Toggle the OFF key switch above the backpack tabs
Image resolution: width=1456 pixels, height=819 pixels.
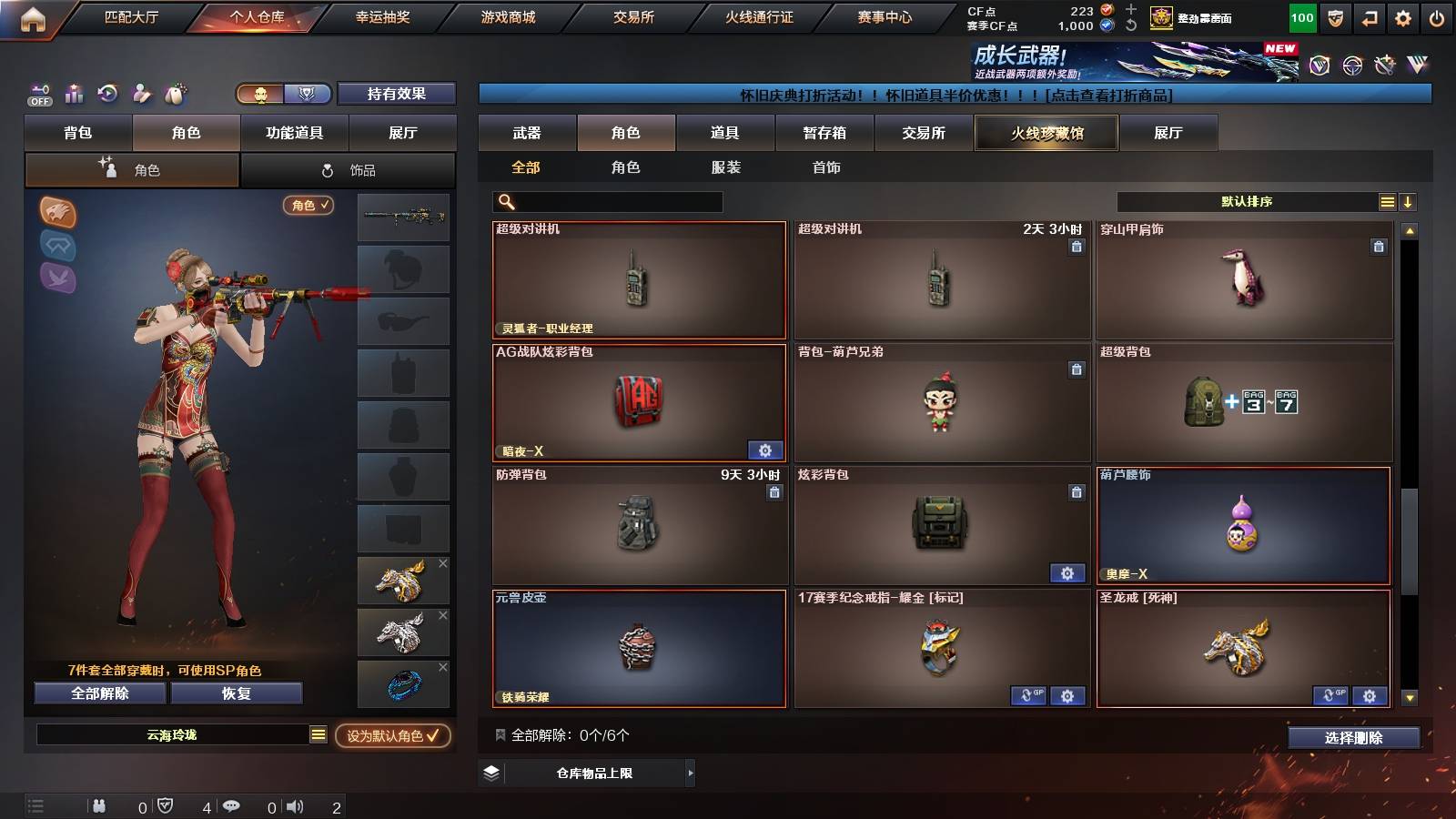(38, 94)
